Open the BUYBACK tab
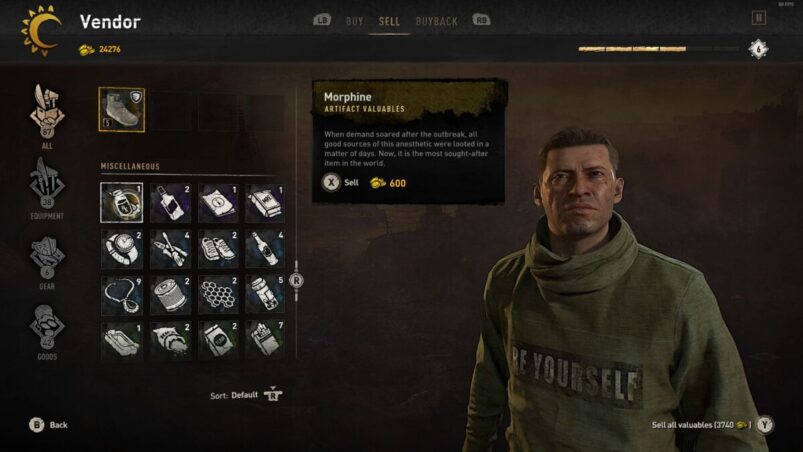 click(436, 20)
